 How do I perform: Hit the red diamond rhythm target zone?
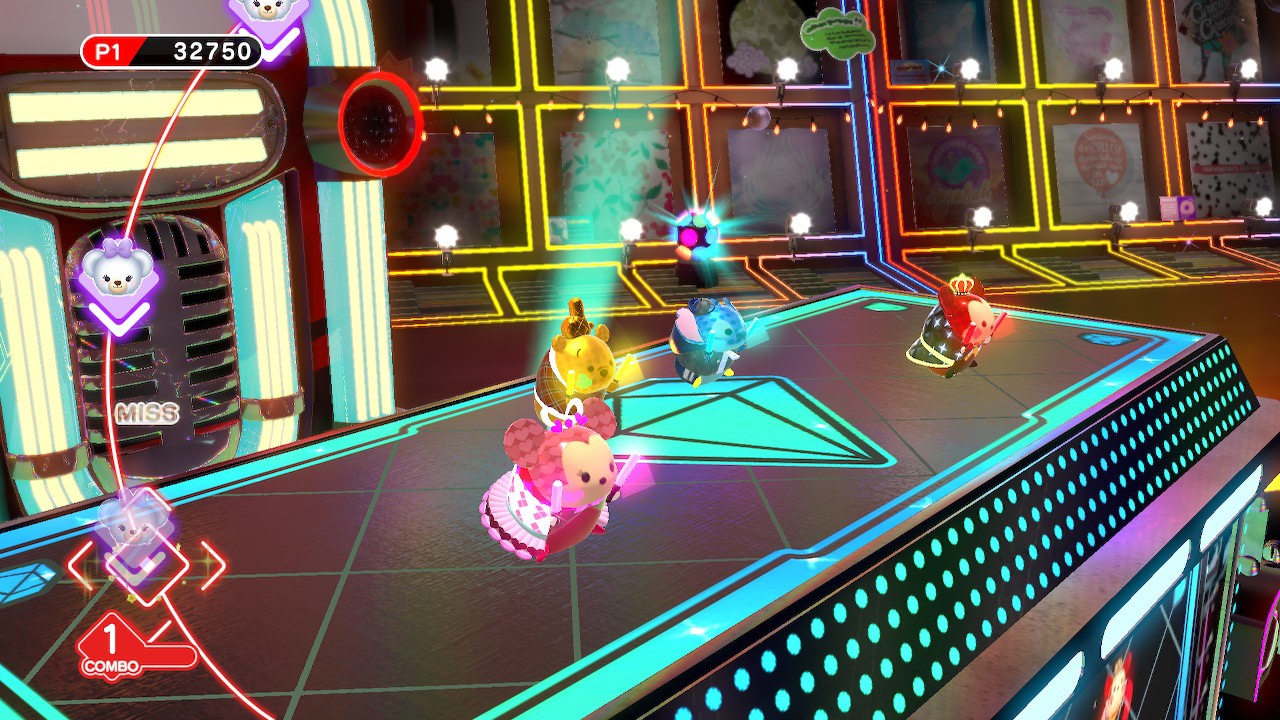click(x=147, y=562)
